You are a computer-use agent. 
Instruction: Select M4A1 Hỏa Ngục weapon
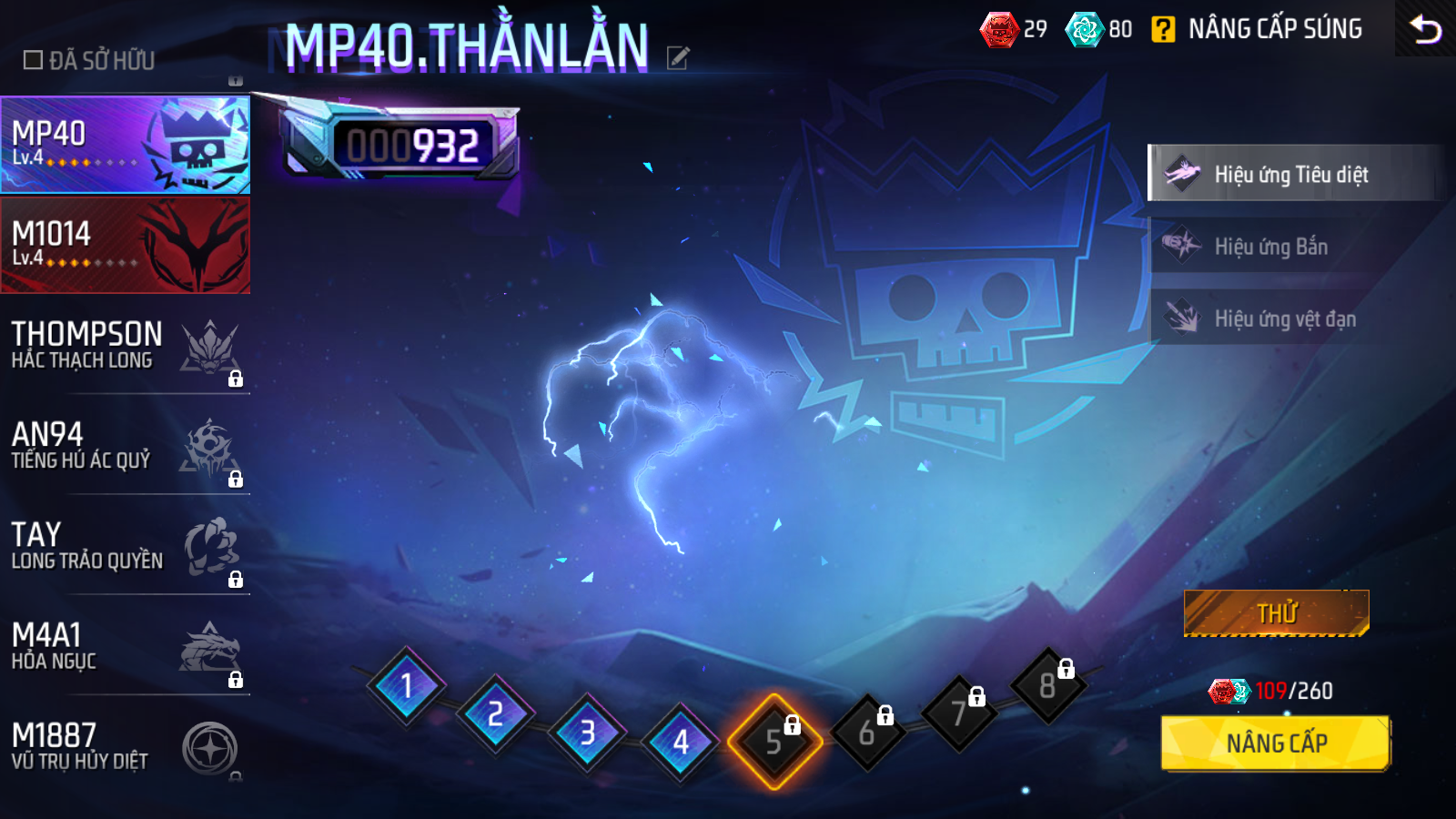click(x=125, y=647)
